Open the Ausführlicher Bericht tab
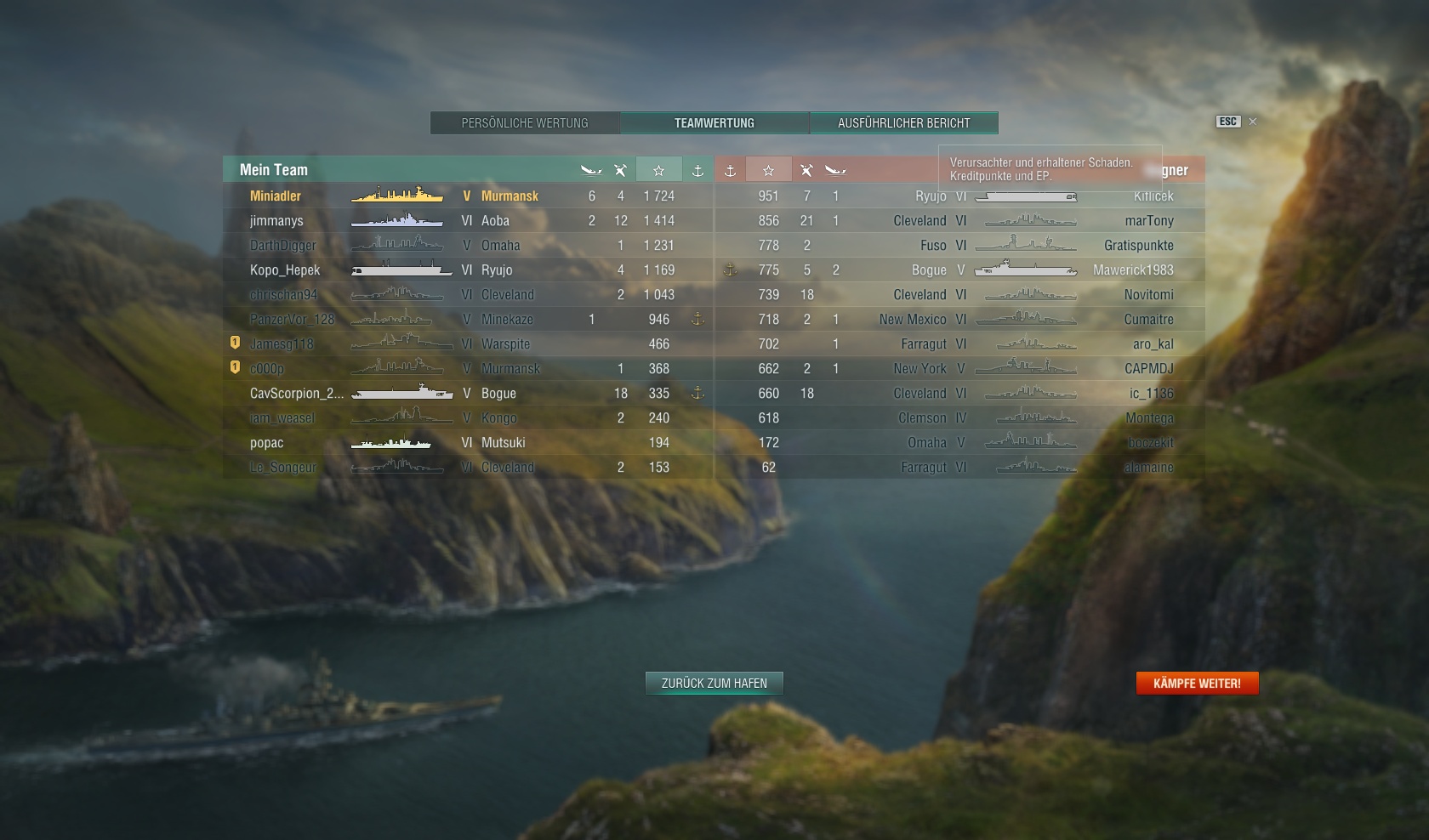This screenshot has height=840, width=1429. click(x=904, y=122)
